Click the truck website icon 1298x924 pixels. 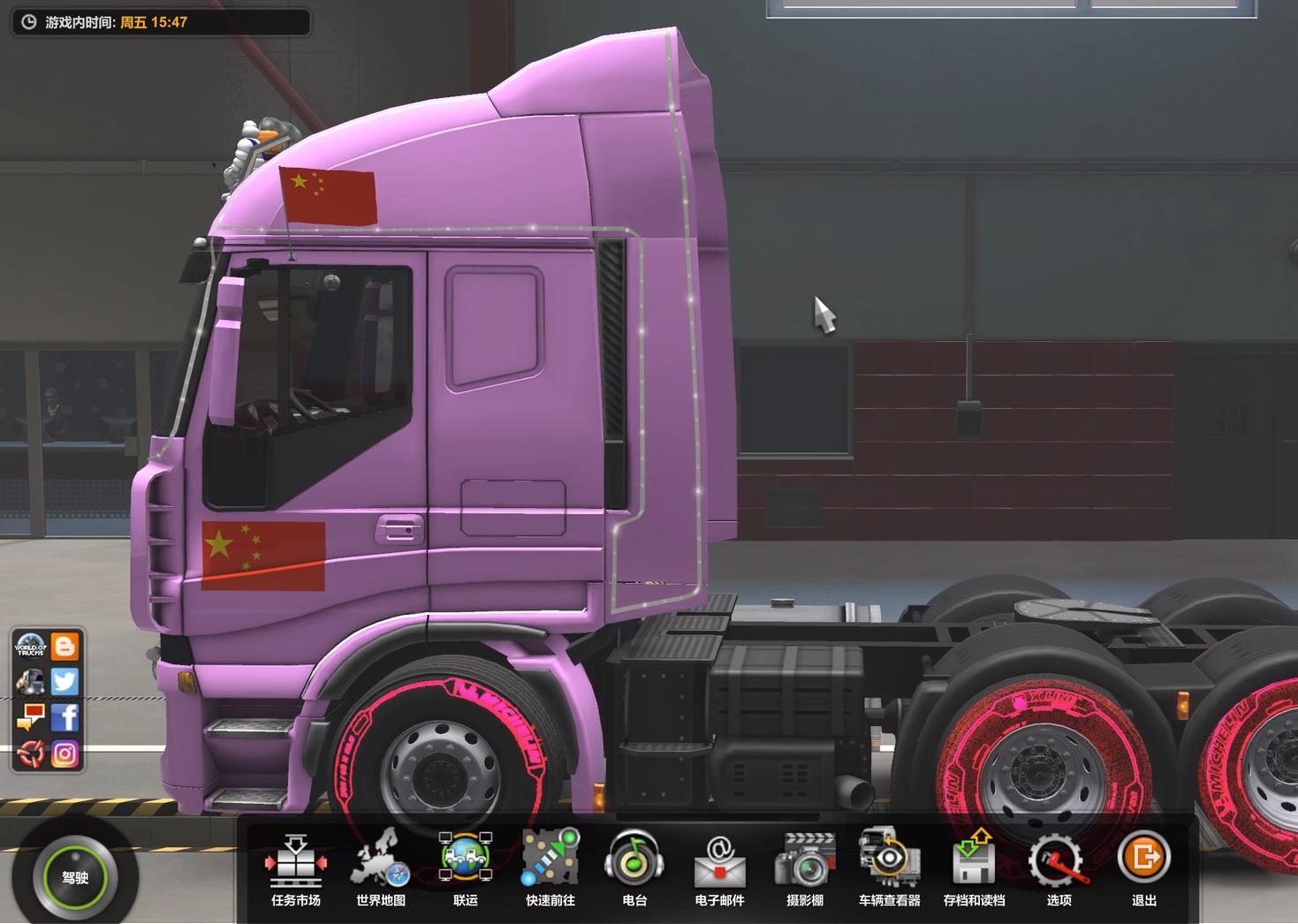pos(30,682)
